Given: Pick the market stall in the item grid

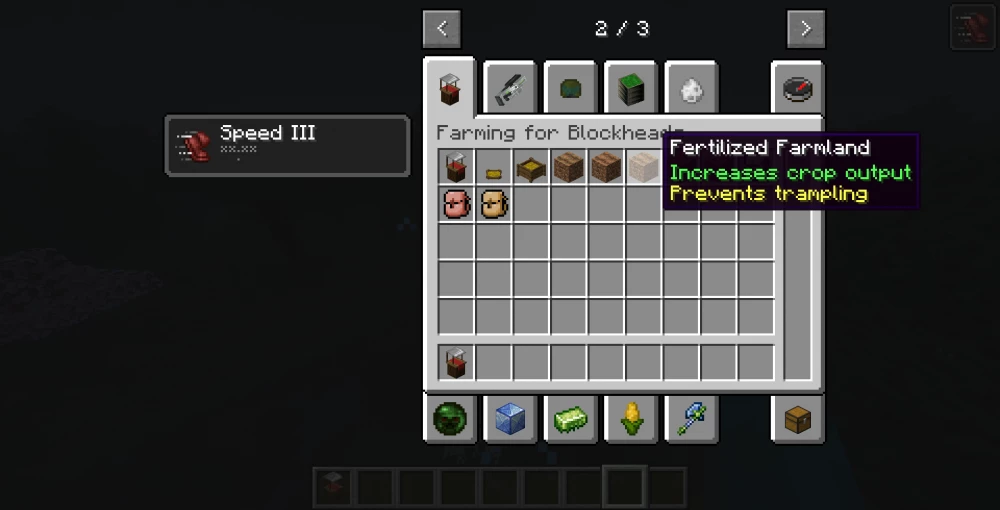Looking at the screenshot, I should coord(456,167).
